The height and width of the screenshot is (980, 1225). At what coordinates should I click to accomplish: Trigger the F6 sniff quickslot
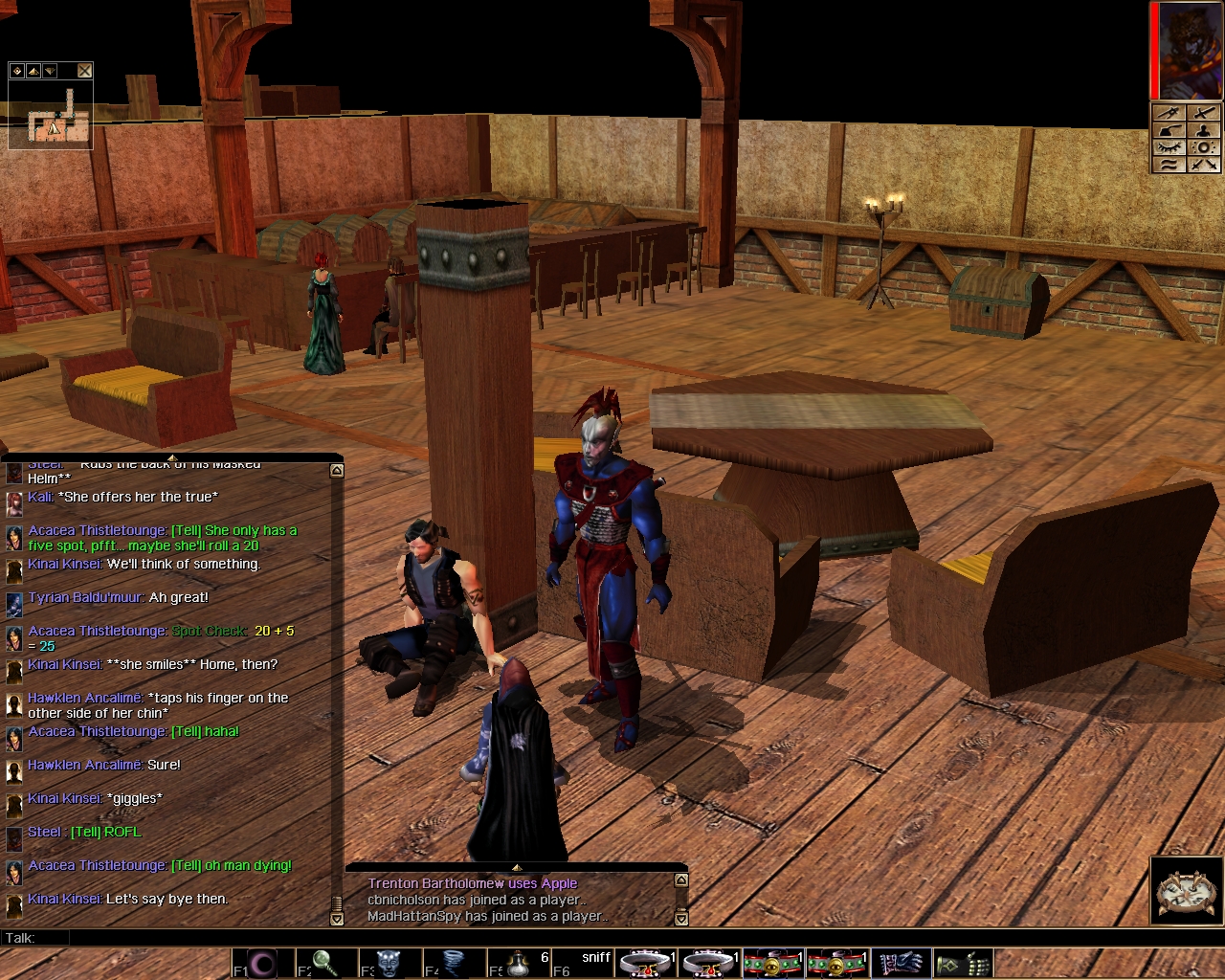point(585,962)
